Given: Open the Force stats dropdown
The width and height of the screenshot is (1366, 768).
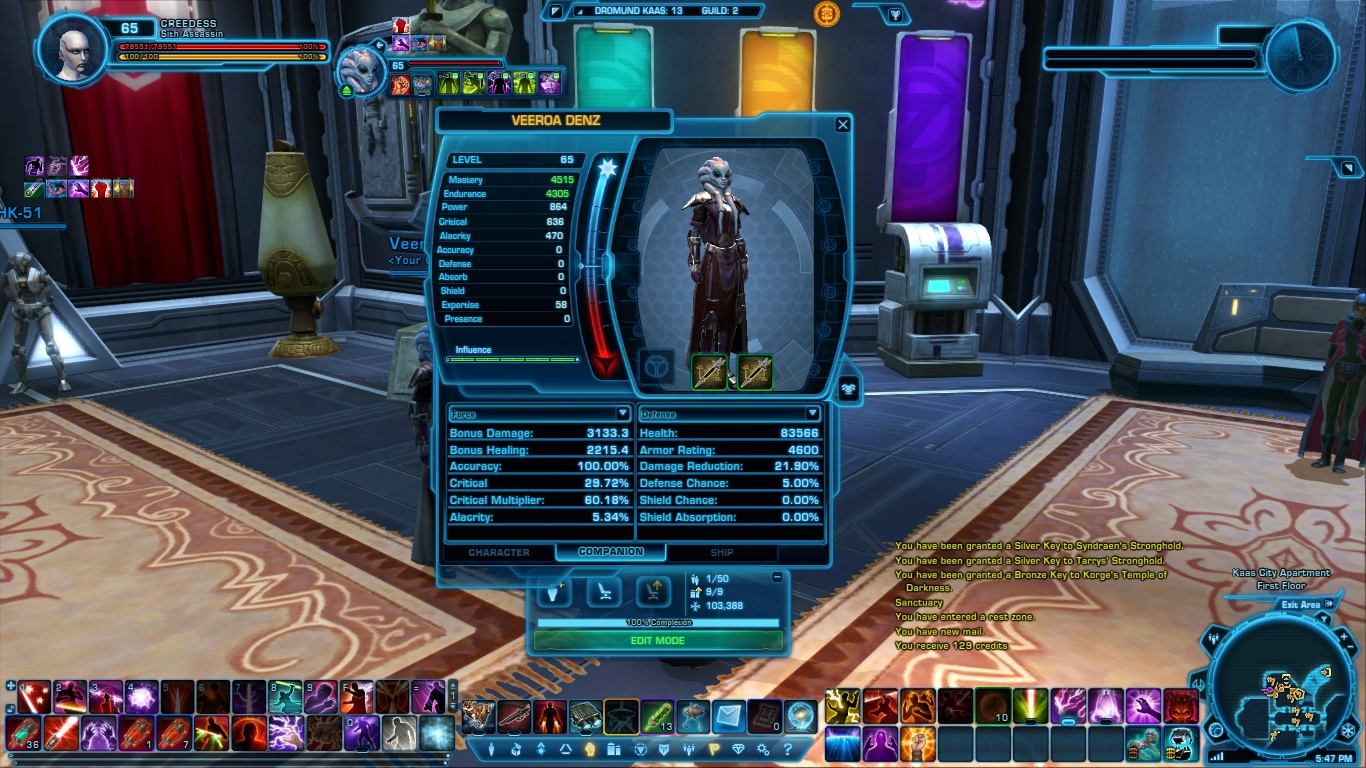Looking at the screenshot, I should [x=622, y=414].
